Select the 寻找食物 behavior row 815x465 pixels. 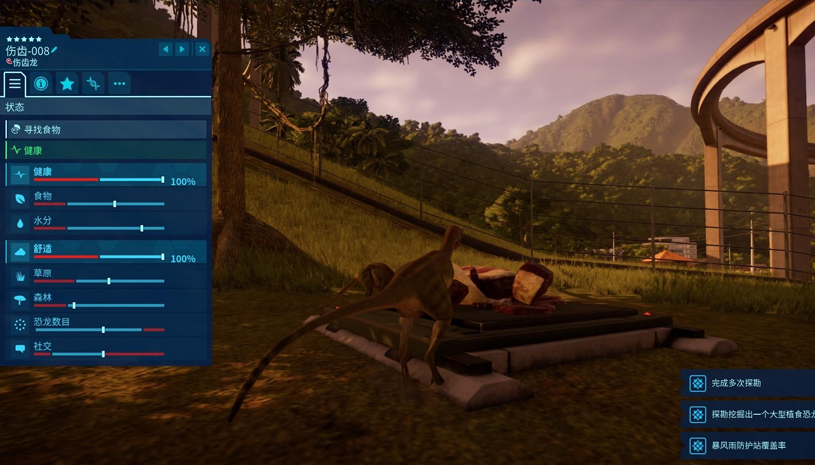(x=106, y=130)
